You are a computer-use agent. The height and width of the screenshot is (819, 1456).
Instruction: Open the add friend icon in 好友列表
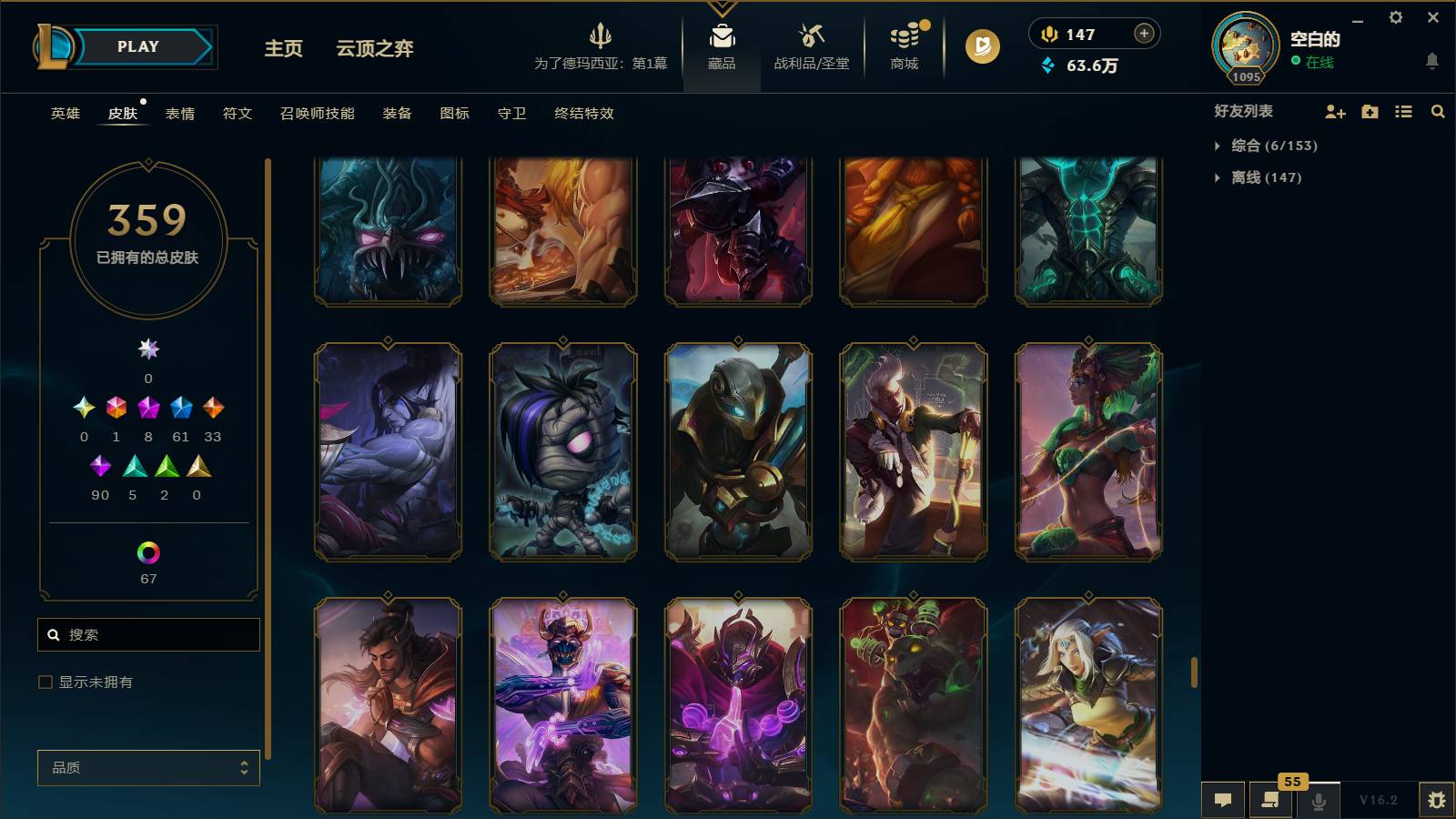click(x=1334, y=111)
